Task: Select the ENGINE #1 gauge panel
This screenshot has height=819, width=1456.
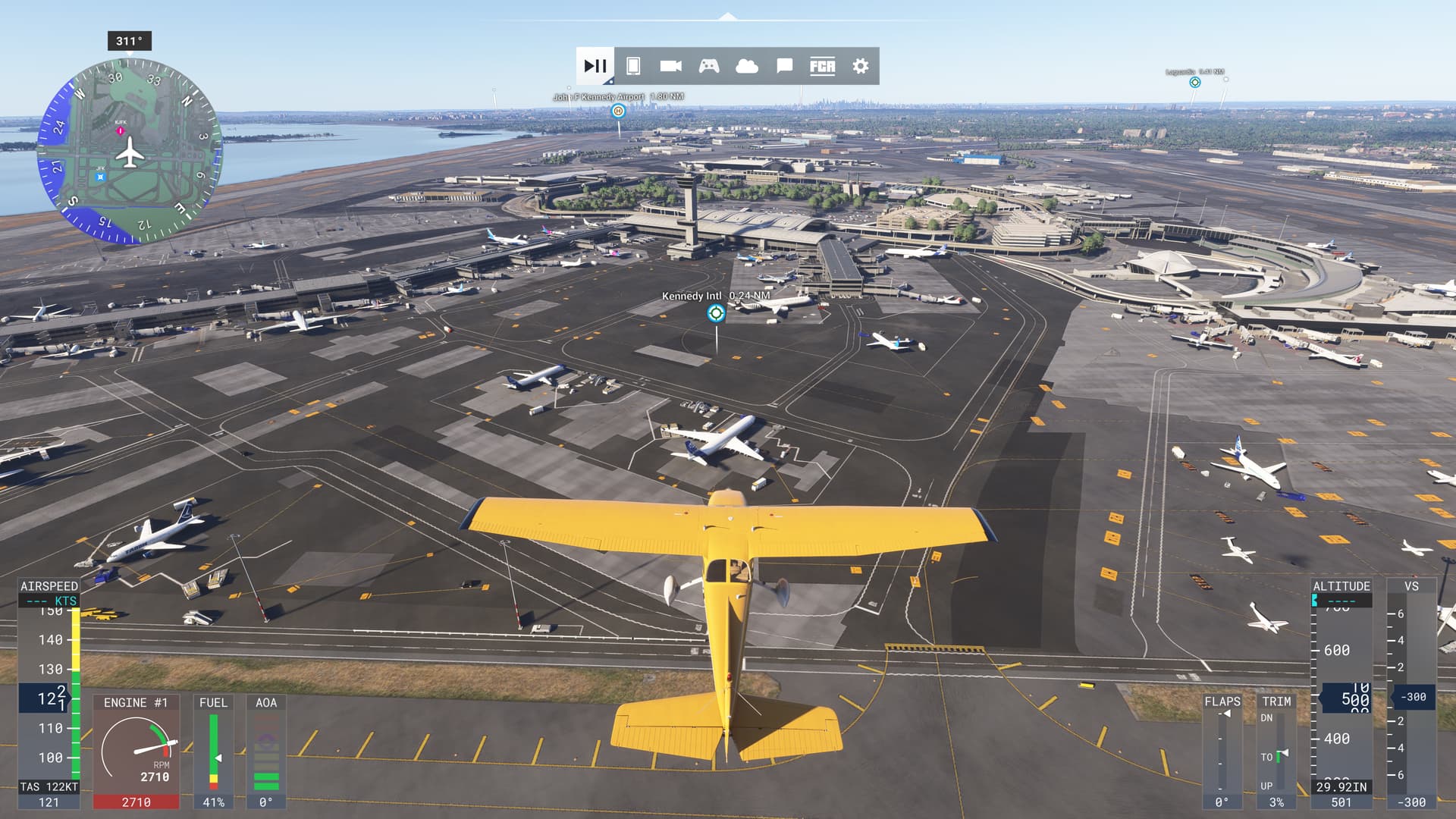Action: (x=136, y=747)
